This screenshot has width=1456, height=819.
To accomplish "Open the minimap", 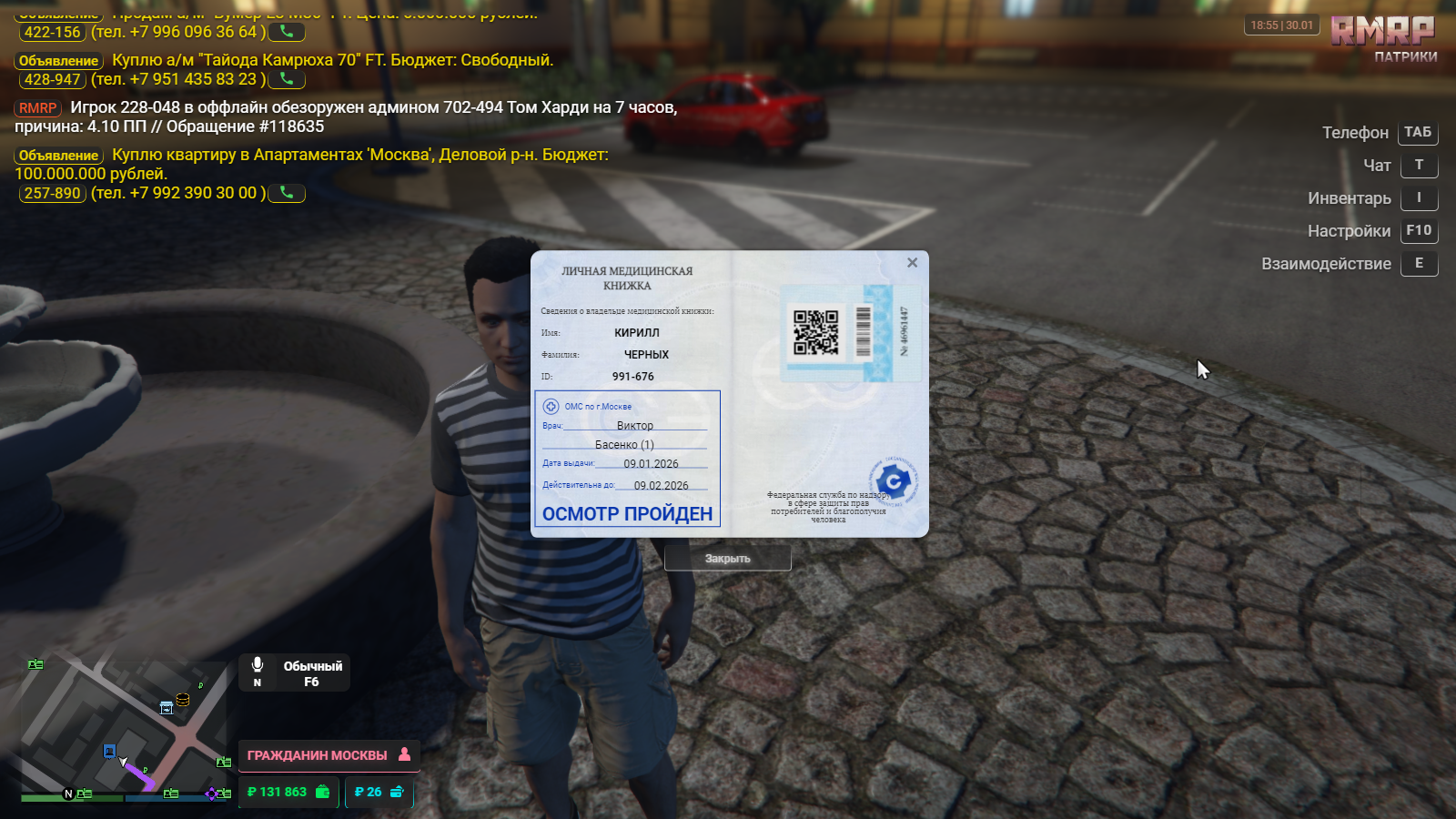I will tap(123, 728).
